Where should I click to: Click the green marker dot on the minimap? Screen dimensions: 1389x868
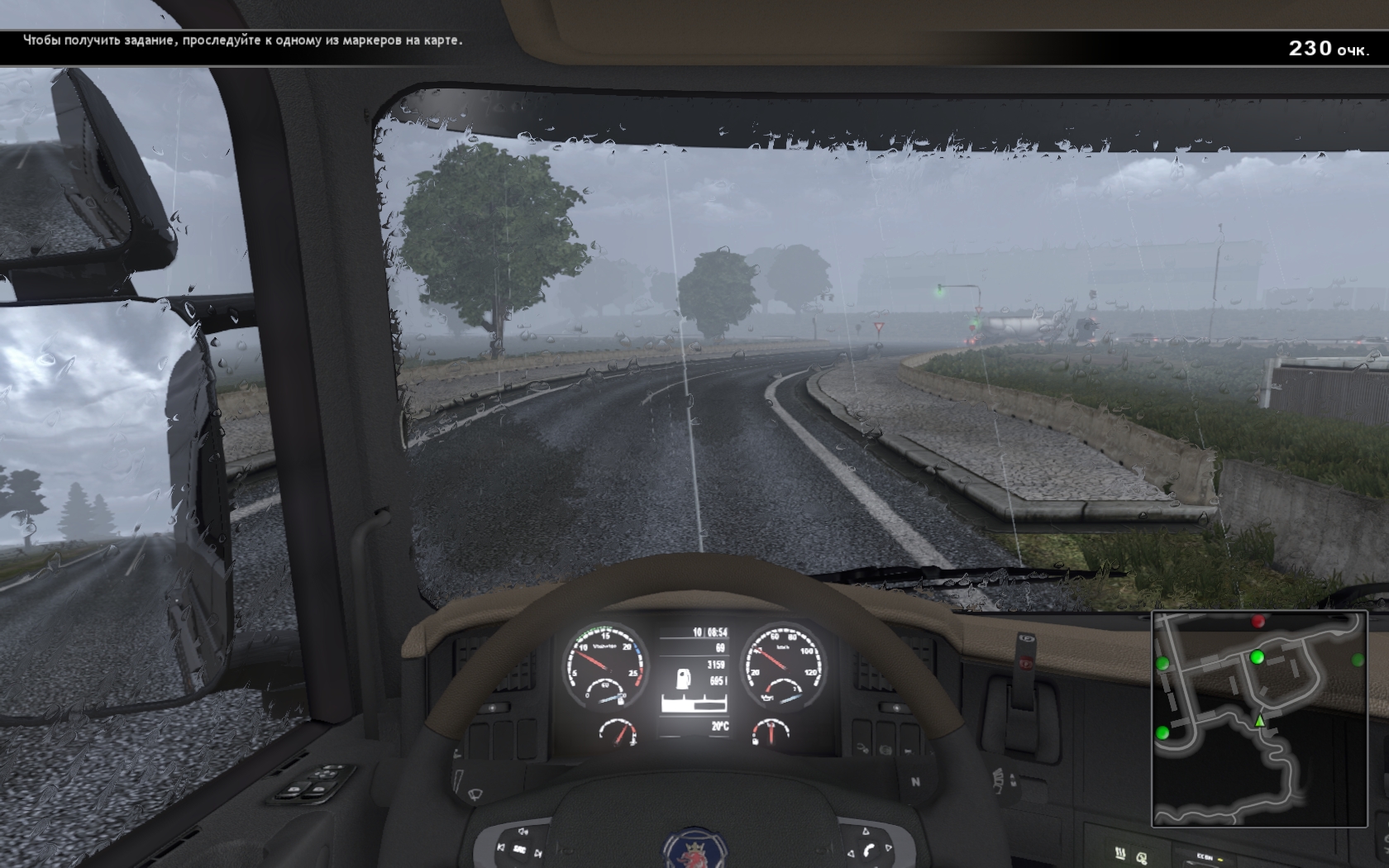[1257, 657]
